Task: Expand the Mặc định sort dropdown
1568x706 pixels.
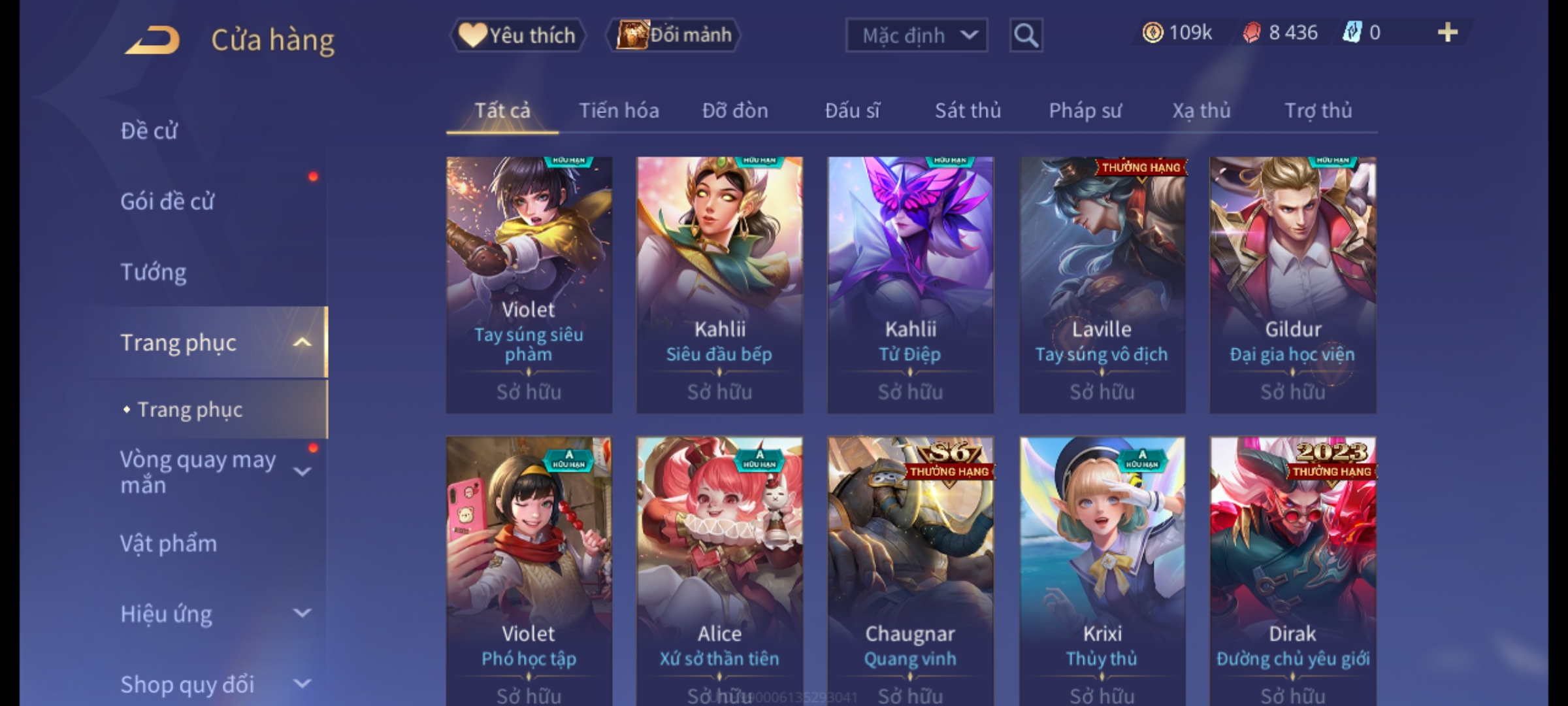Action: tap(916, 35)
